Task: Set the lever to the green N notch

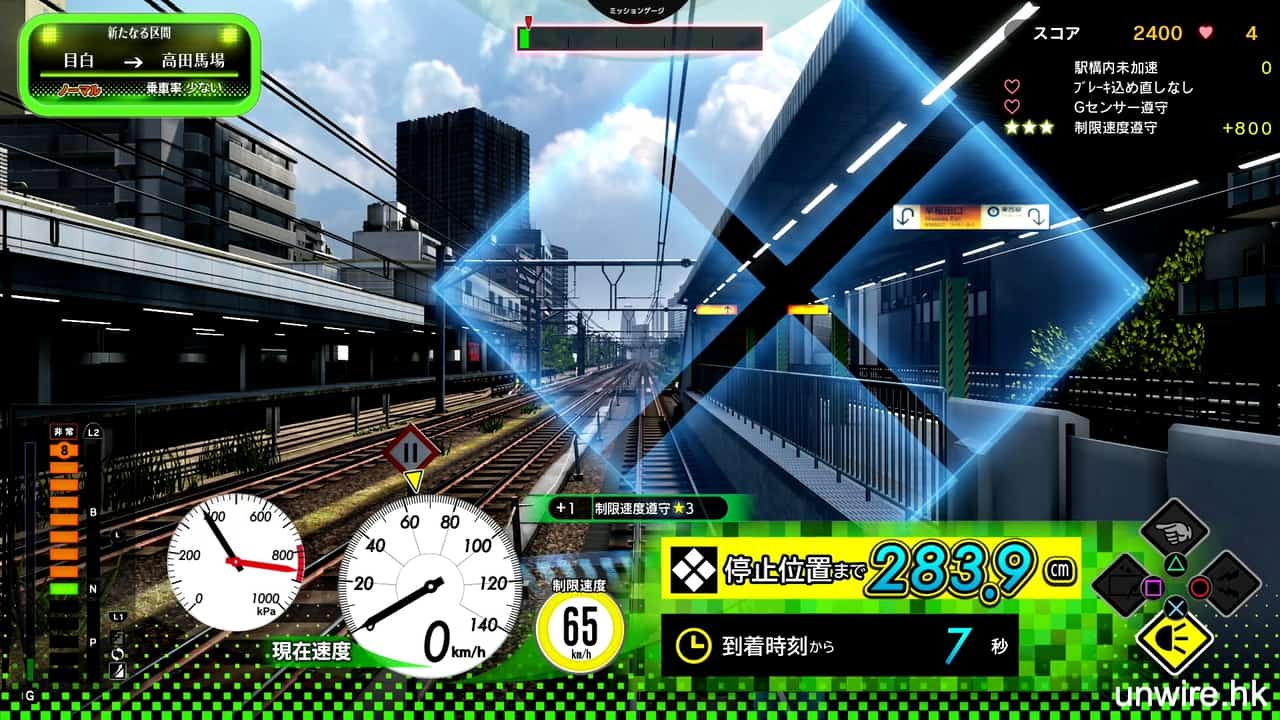Action: (x=64, y=589)
